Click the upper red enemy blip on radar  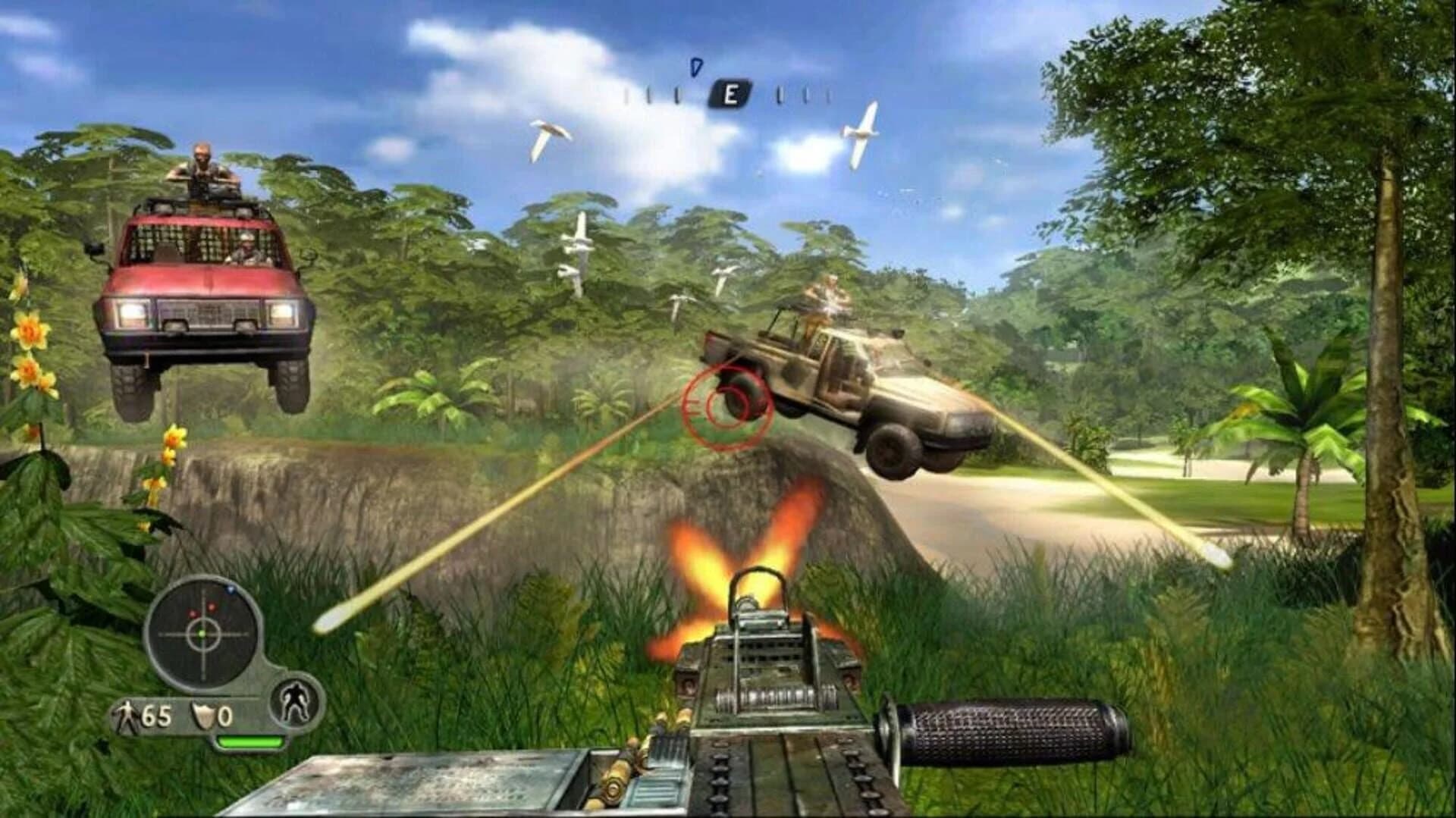click(x=212, y=607)
